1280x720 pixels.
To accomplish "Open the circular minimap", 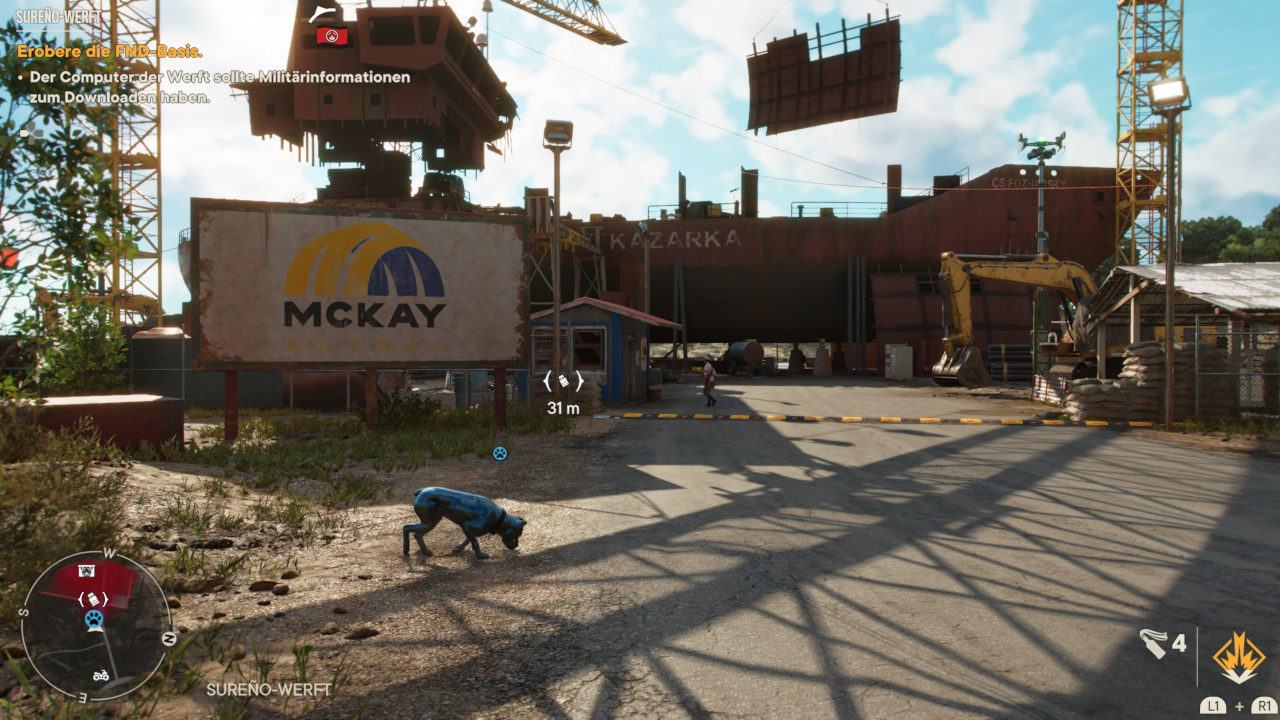I will pos(97,625).
